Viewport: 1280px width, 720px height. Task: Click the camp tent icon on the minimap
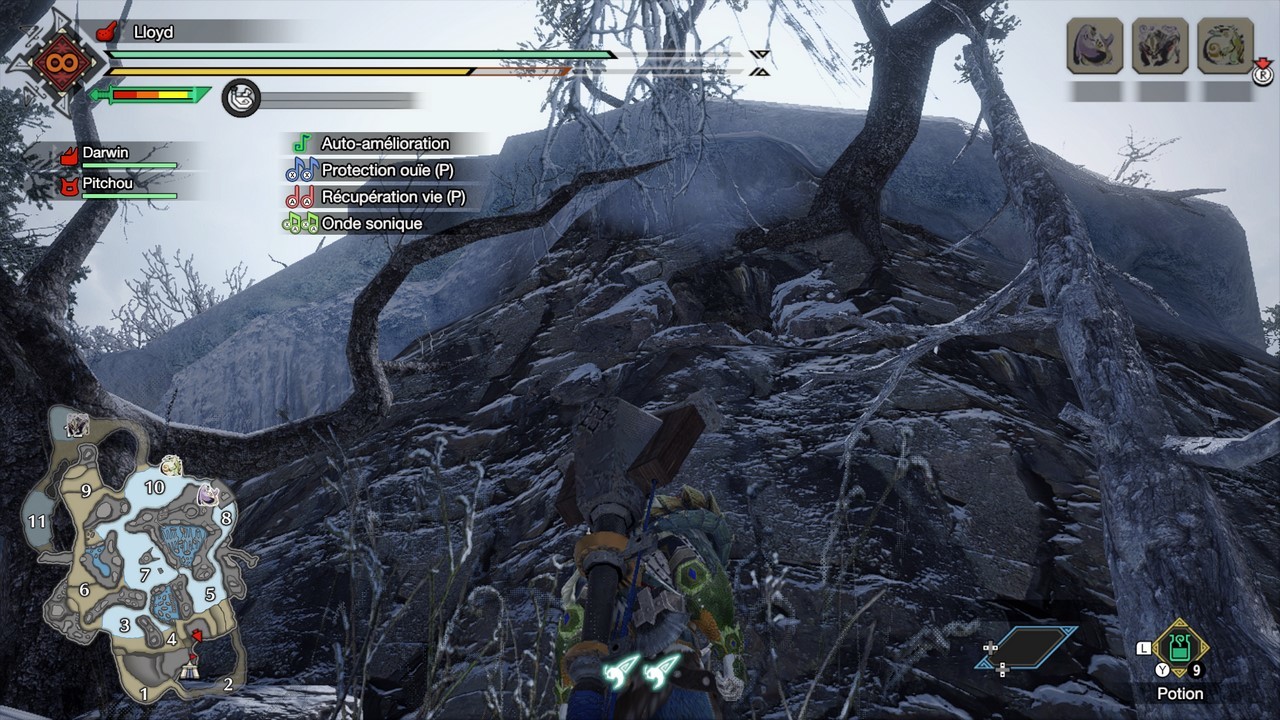190,669
